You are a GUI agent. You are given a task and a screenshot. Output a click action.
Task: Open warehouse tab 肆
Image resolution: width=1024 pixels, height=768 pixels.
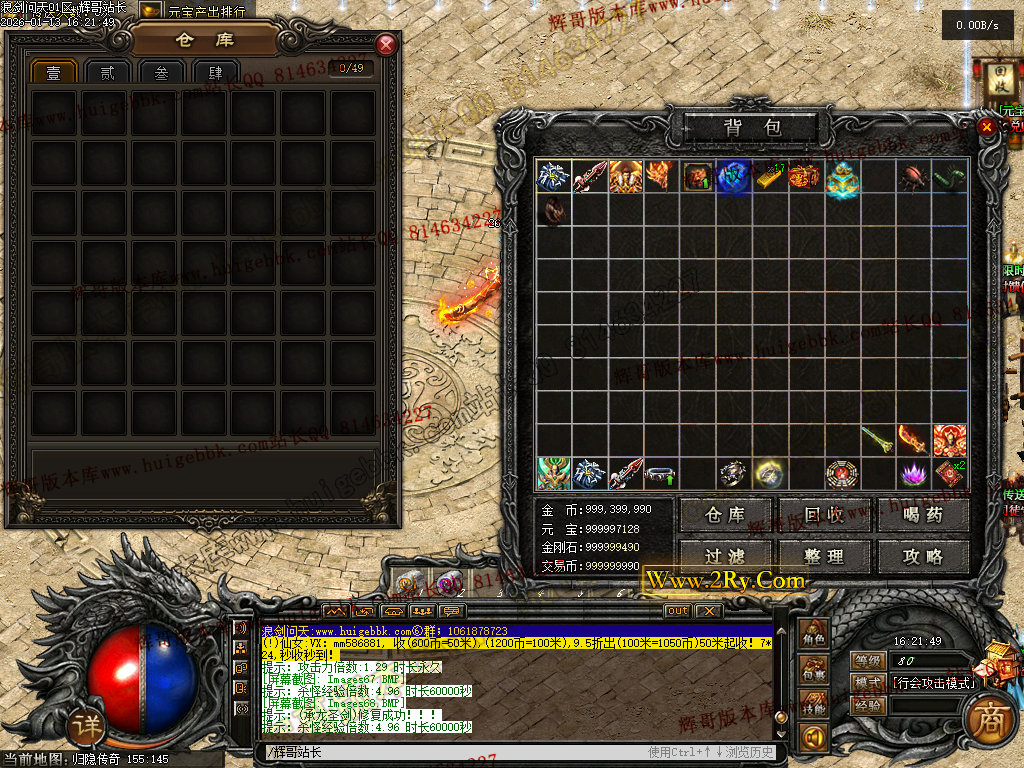[214, 72]
